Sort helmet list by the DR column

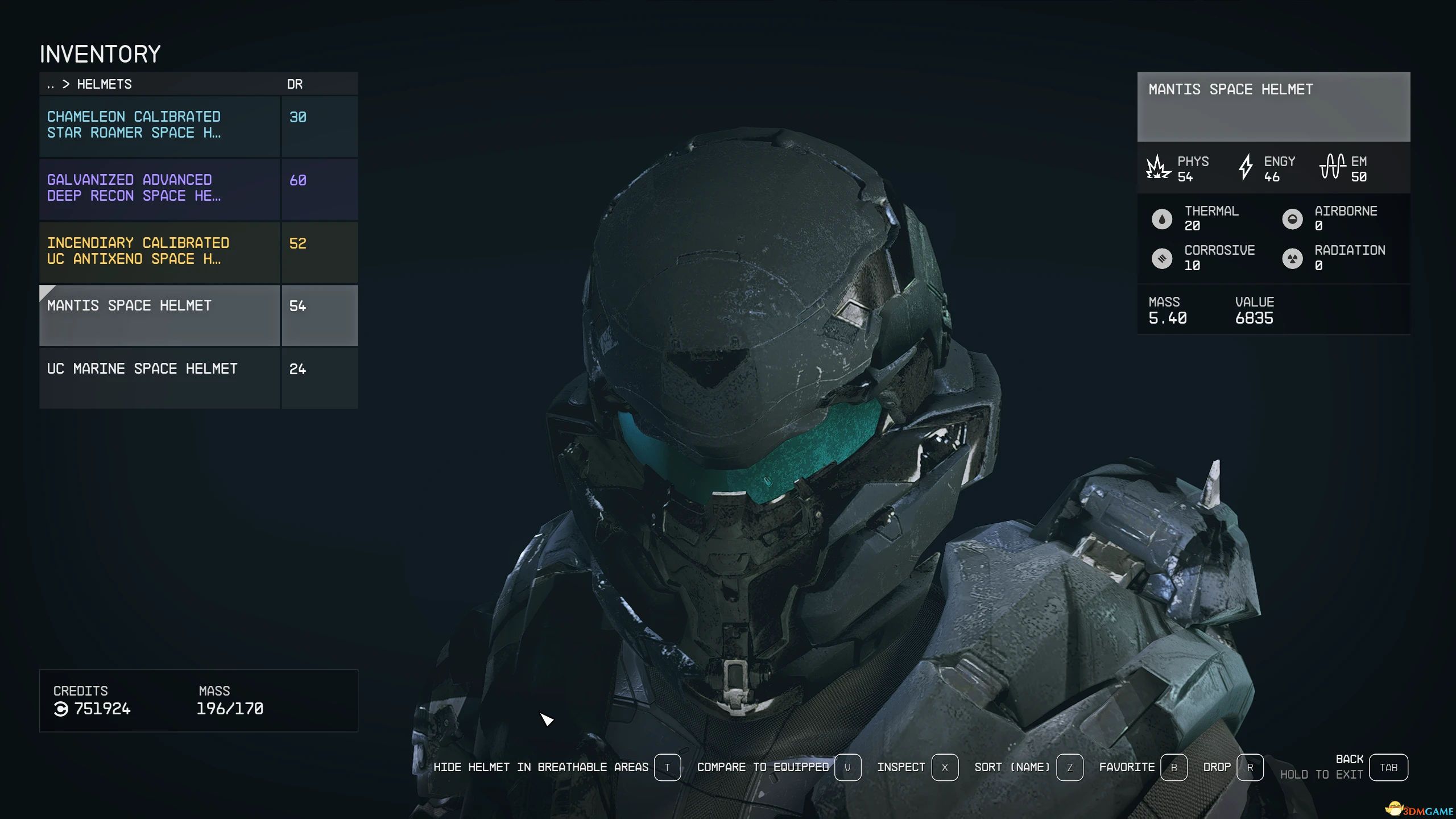click(x=295, y=85)
